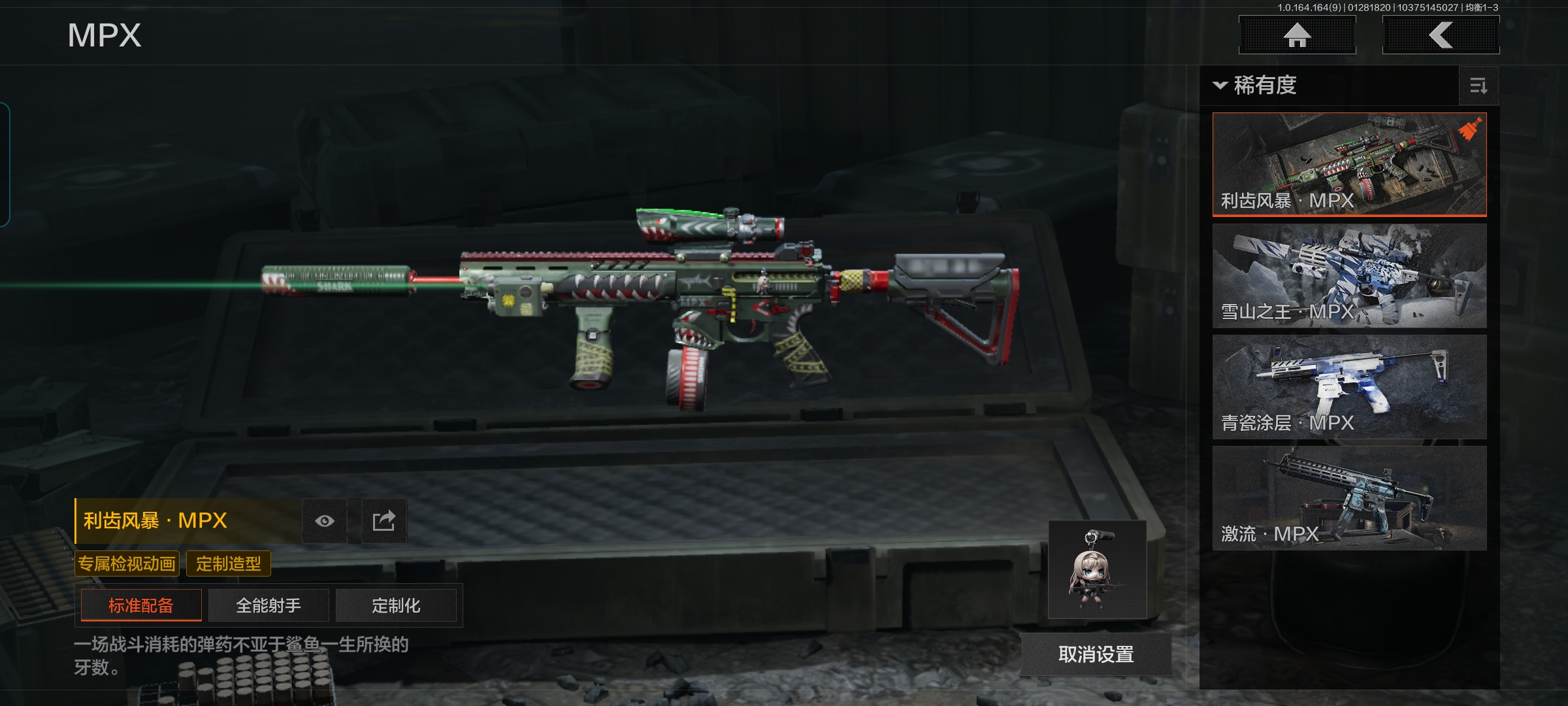Open the chibi girl weapon charm slot
The height and width of the screenshot is (706, 1568).
(x=1097, y=570)
